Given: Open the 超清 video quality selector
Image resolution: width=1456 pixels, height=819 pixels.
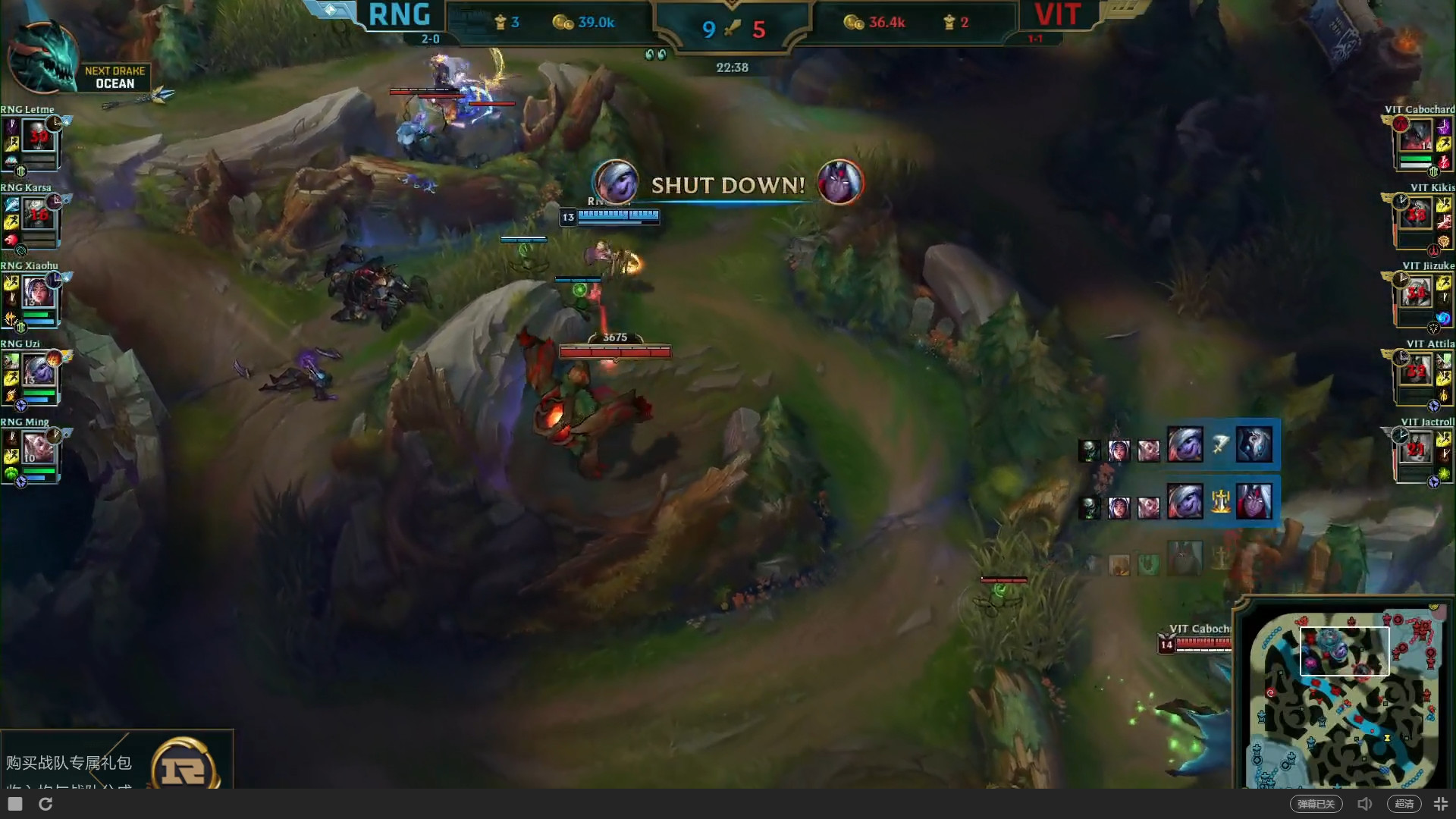Looking at the screenshot, I should click(1404, 803).
